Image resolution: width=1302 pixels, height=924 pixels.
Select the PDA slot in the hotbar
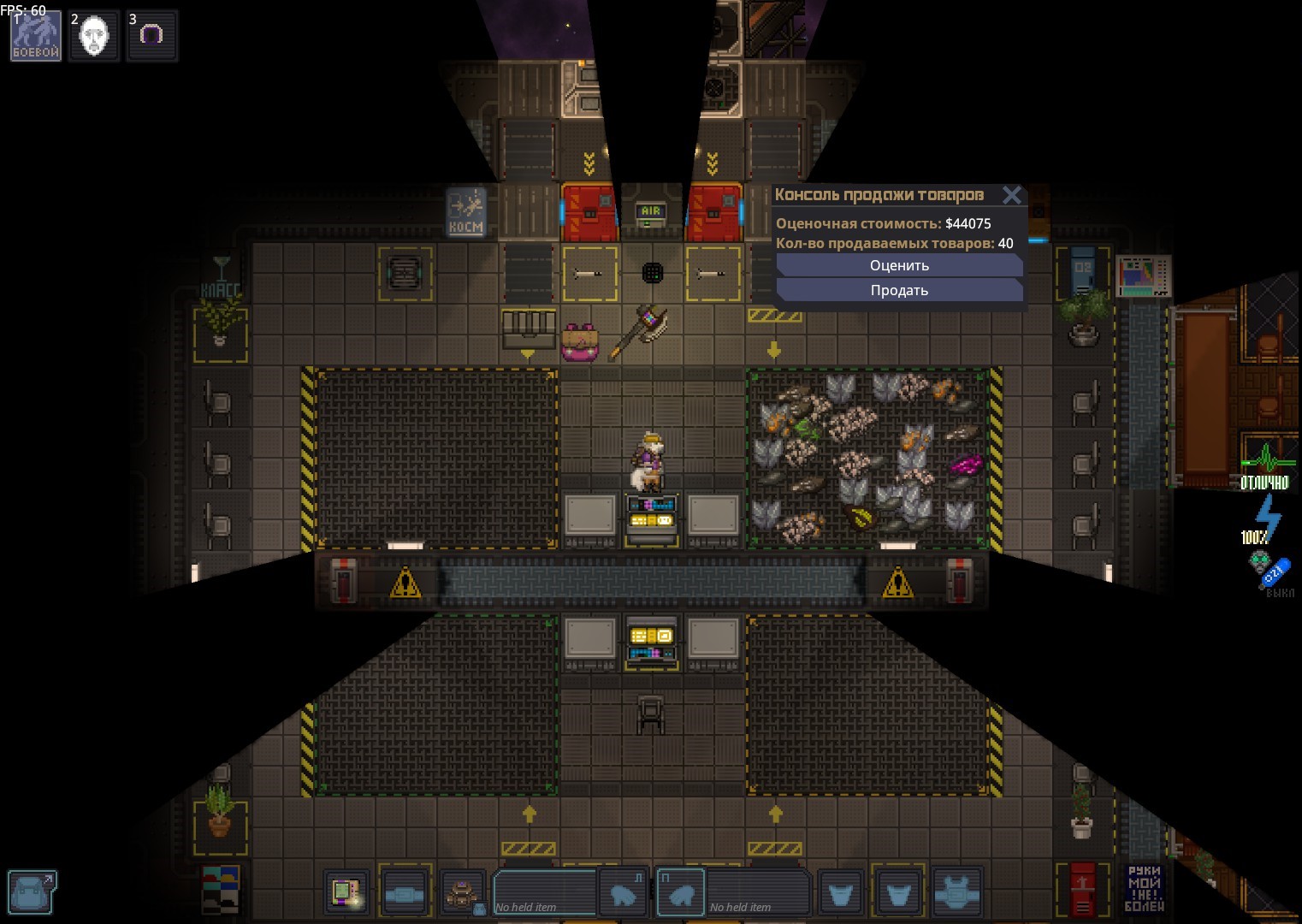click(346, 892)
